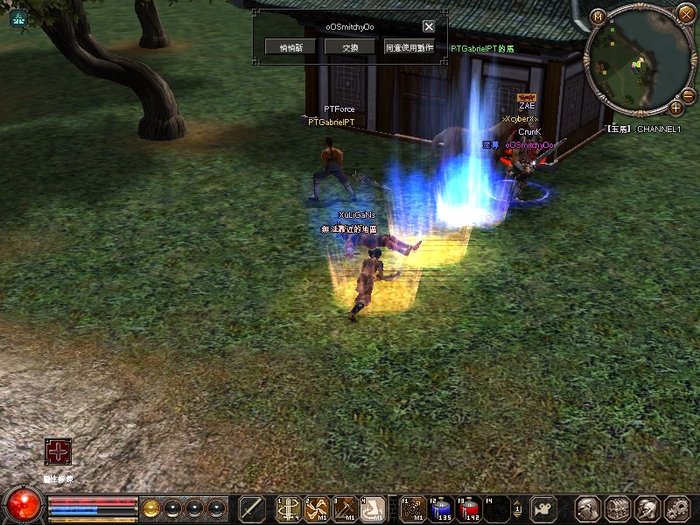Open the gear settings button
700x525 pixels.
pos(676,508)
